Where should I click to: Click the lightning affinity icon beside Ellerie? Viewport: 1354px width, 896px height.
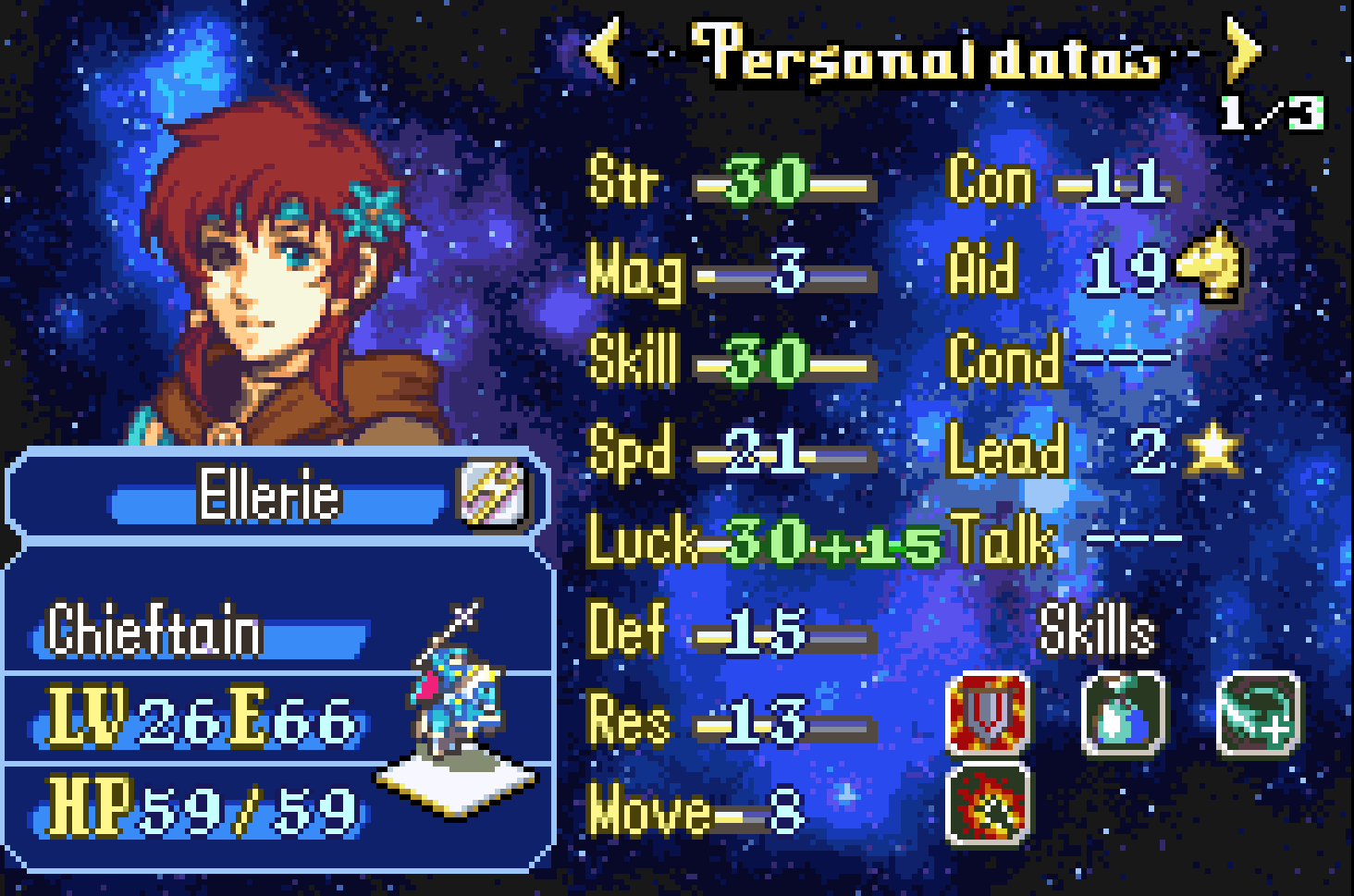point(493,492)
